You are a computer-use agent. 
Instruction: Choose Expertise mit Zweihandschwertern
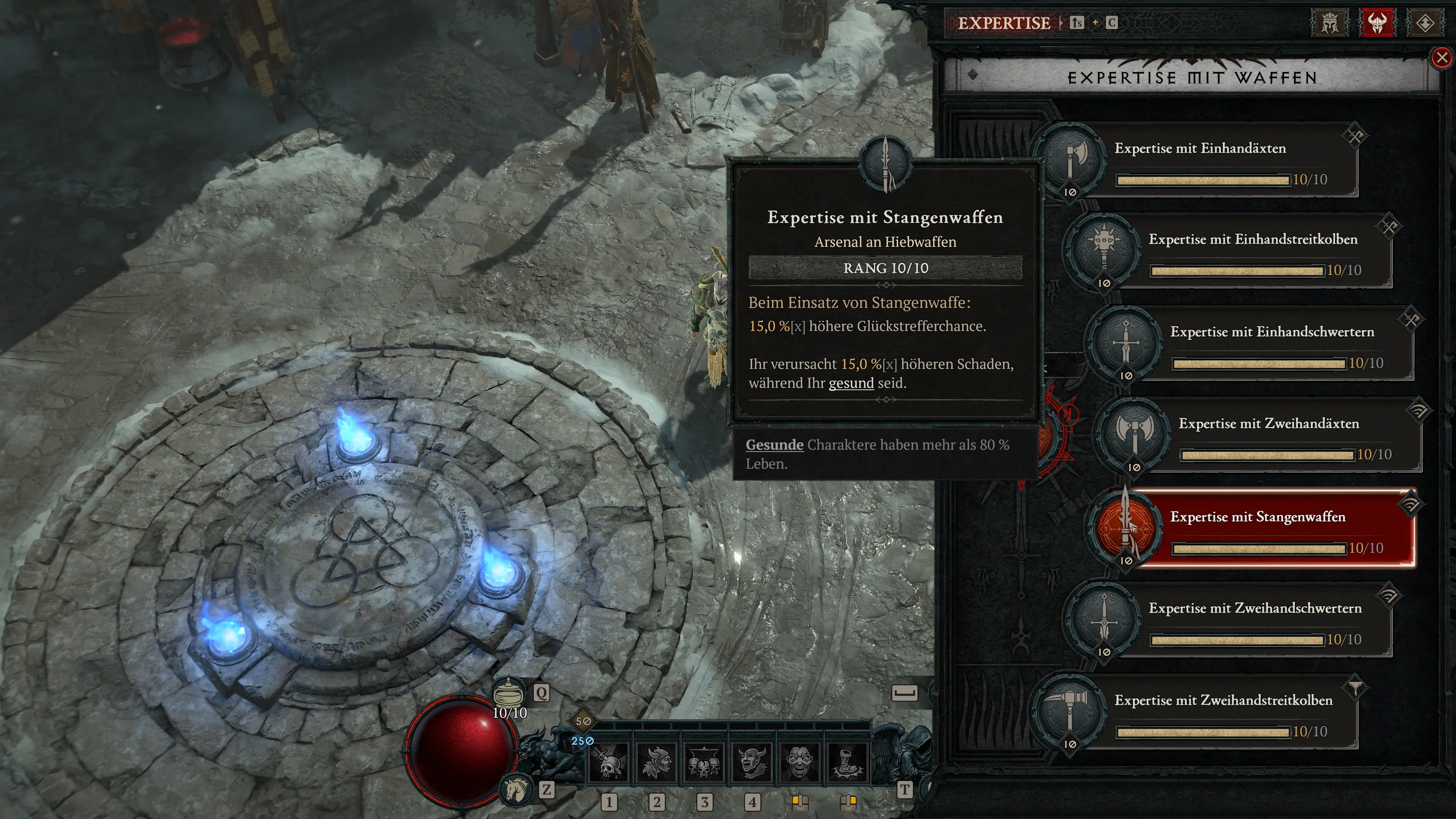coord(1255,621)
